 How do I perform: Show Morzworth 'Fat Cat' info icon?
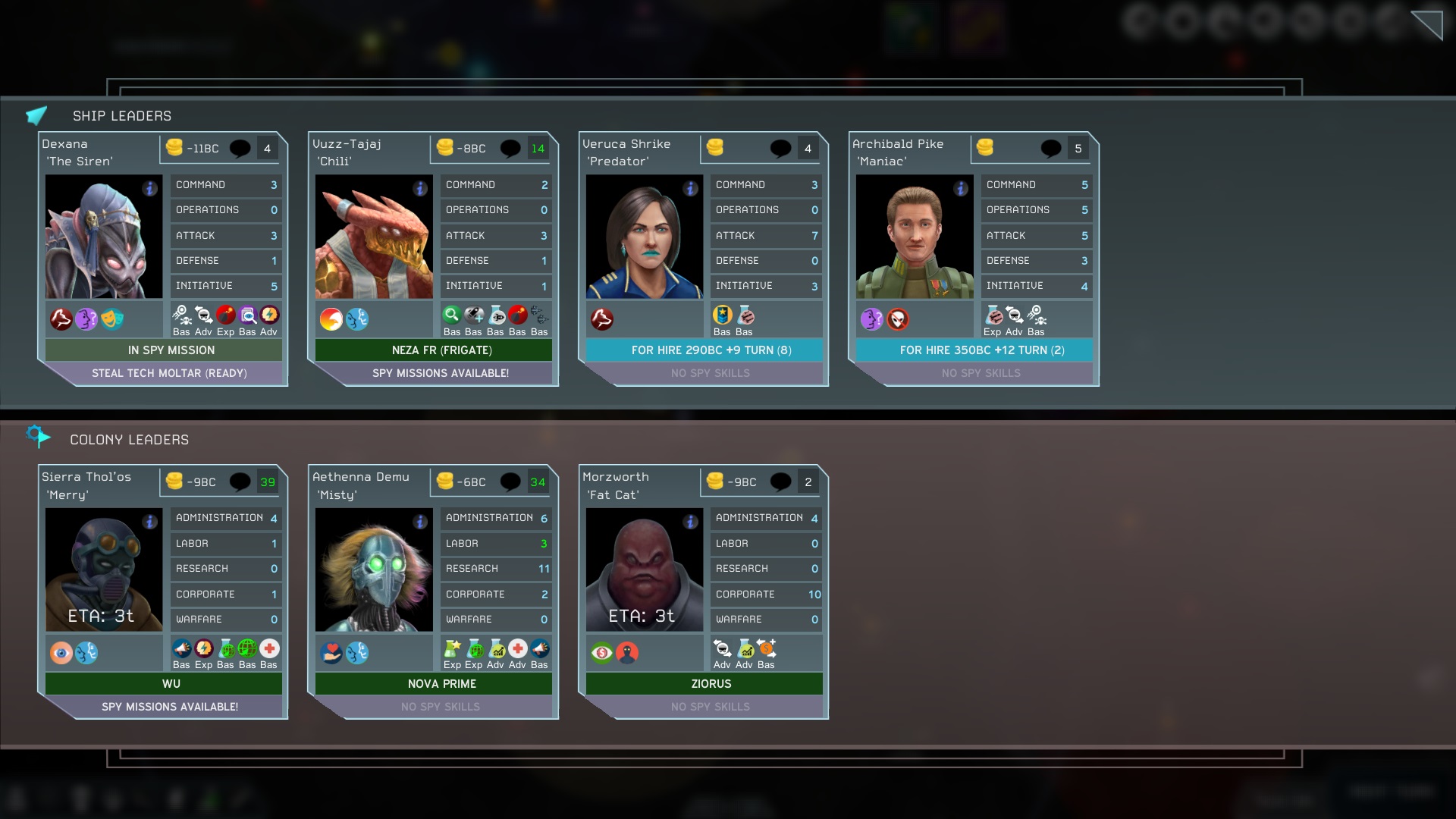coord(690,522)
